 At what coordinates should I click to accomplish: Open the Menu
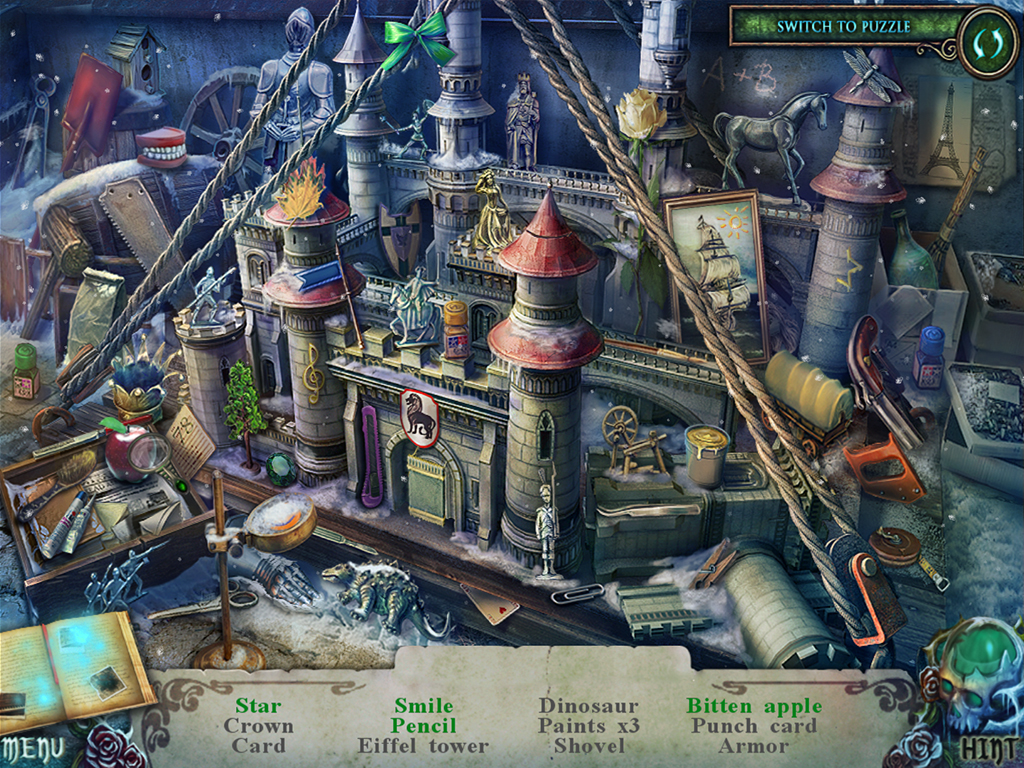tap(32, 747)
